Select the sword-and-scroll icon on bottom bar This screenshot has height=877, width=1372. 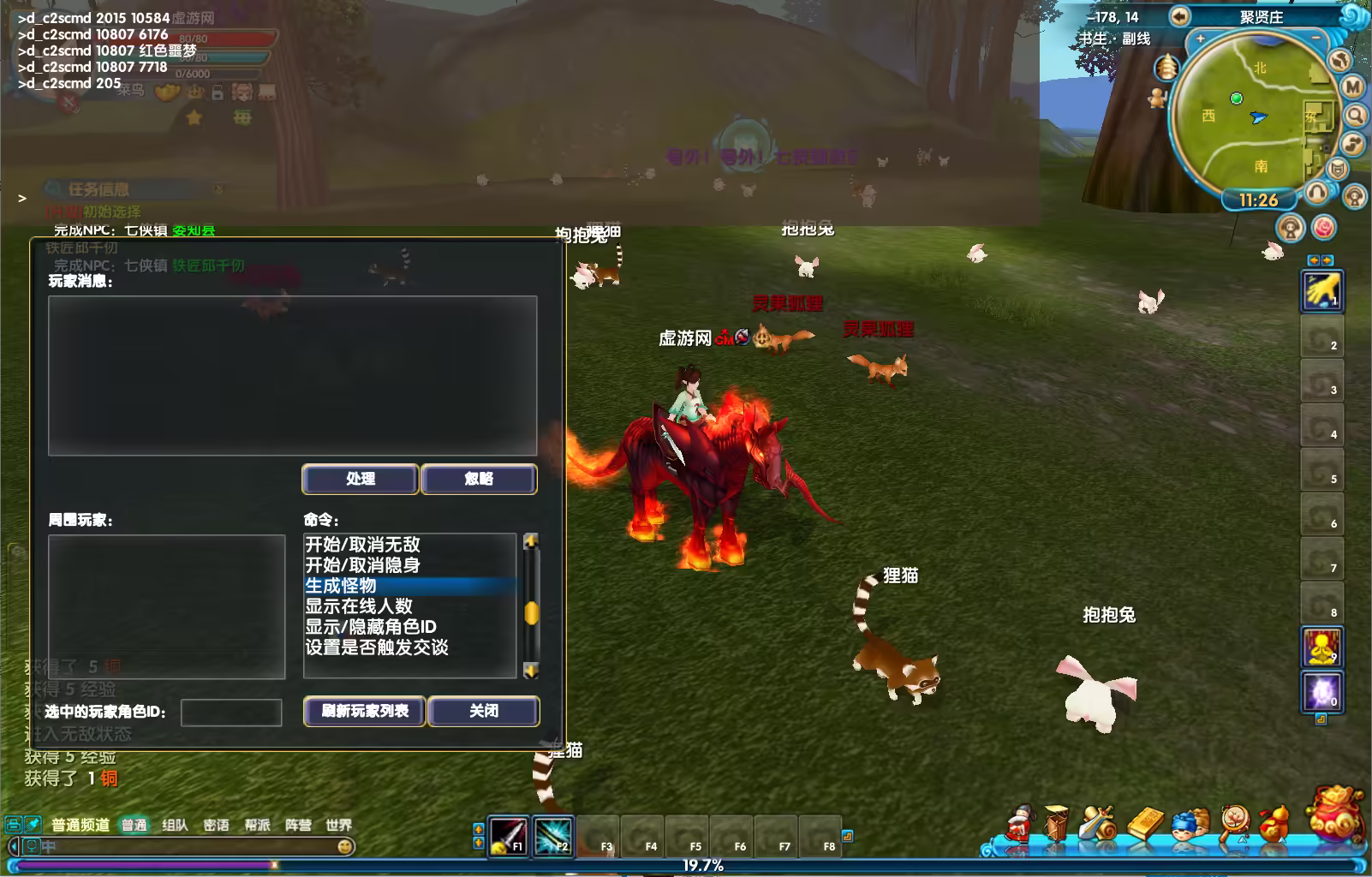coord(1096,824)
